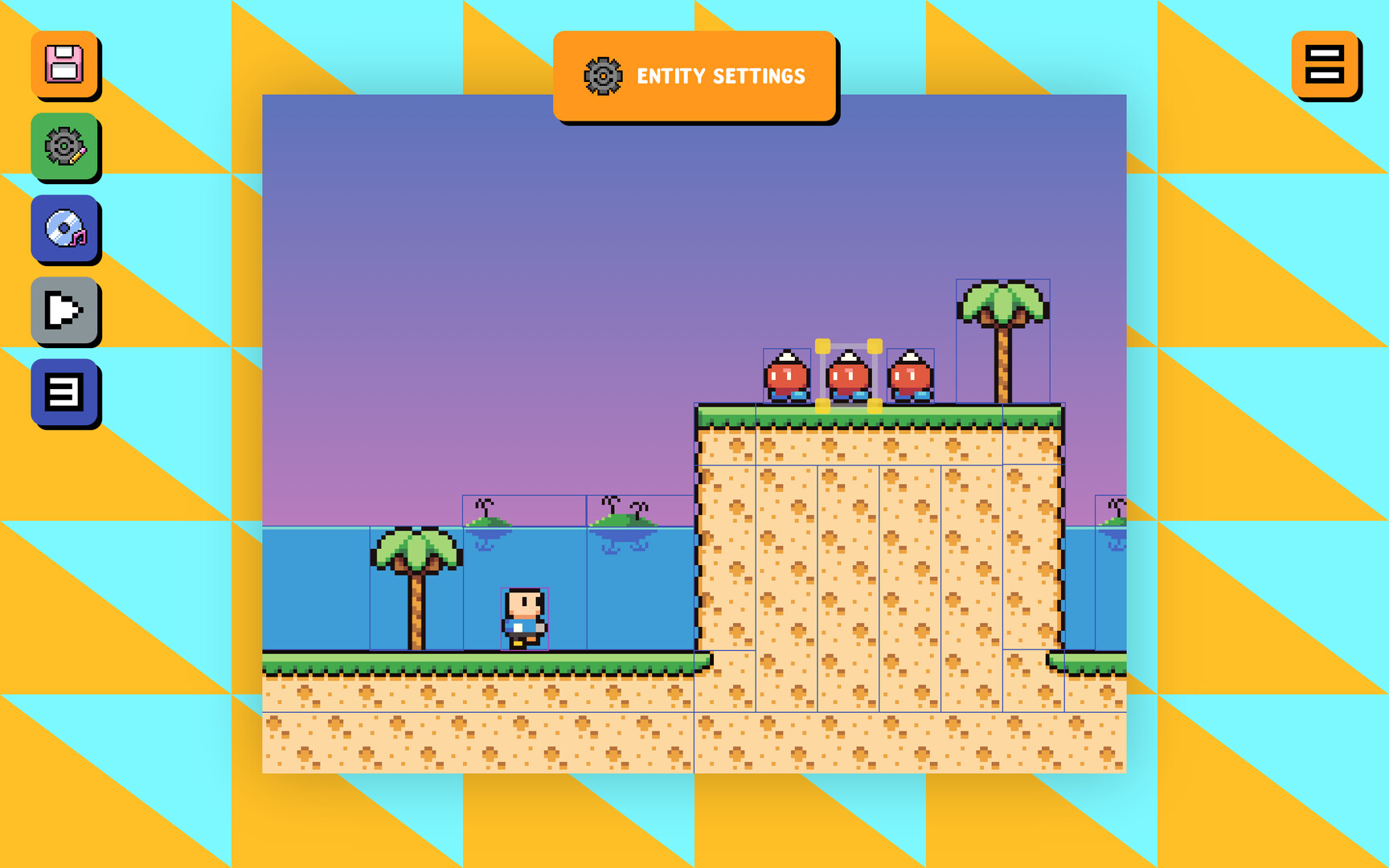Click the ENTITY SETTINGS banner label
The image size is (1389, 868).
click(x=721, y=77)
